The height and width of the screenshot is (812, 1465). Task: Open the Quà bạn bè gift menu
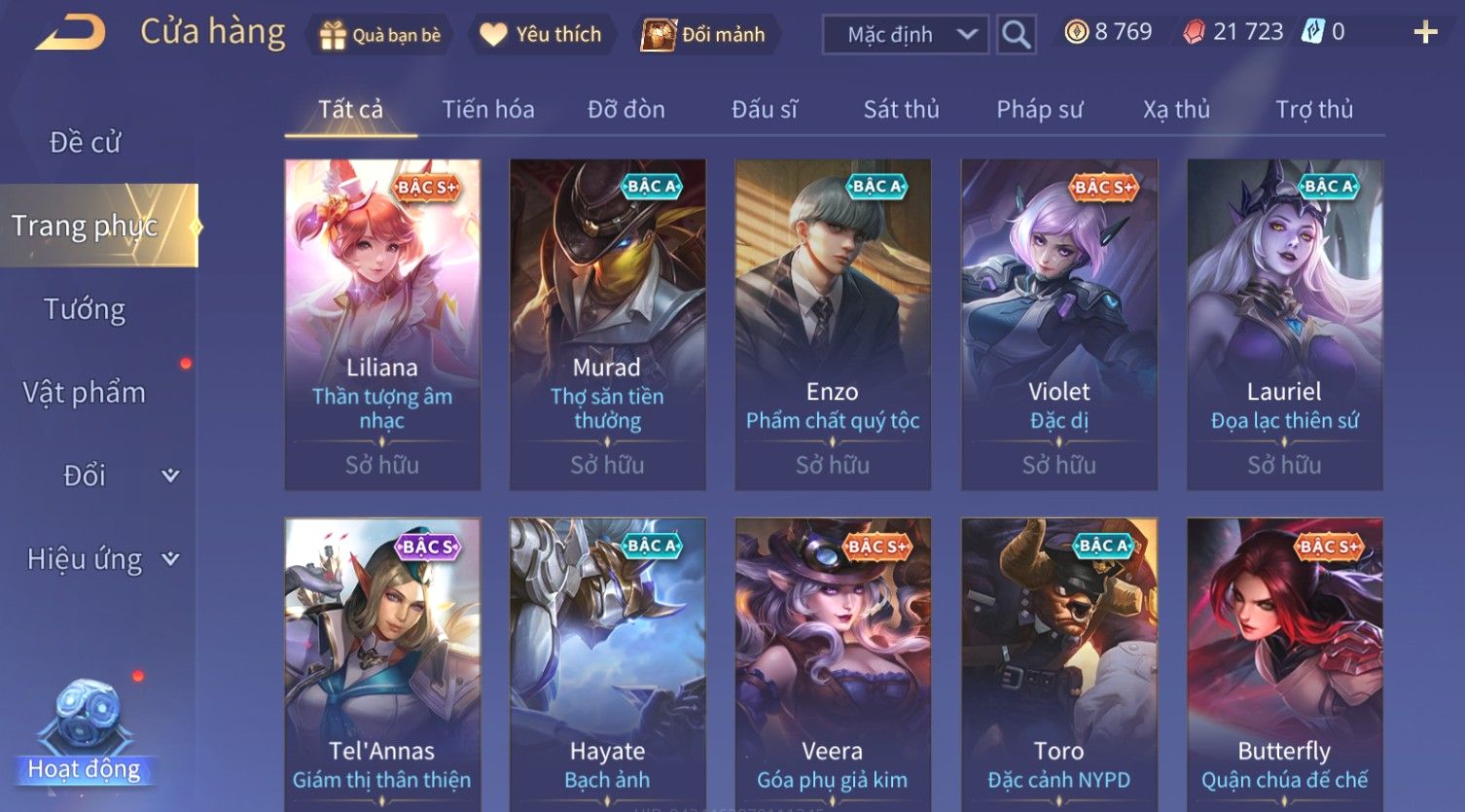point(379,35)
